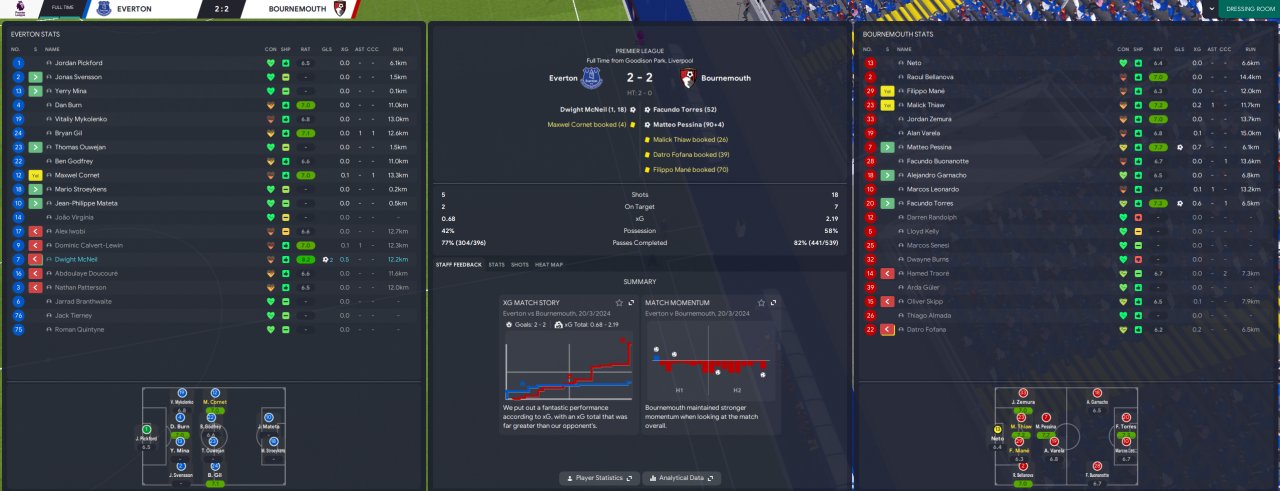Open the dropdown arrow beside Dressing Room
This screenshot has height=491, width=1280.
click(x=1212, y=8)
